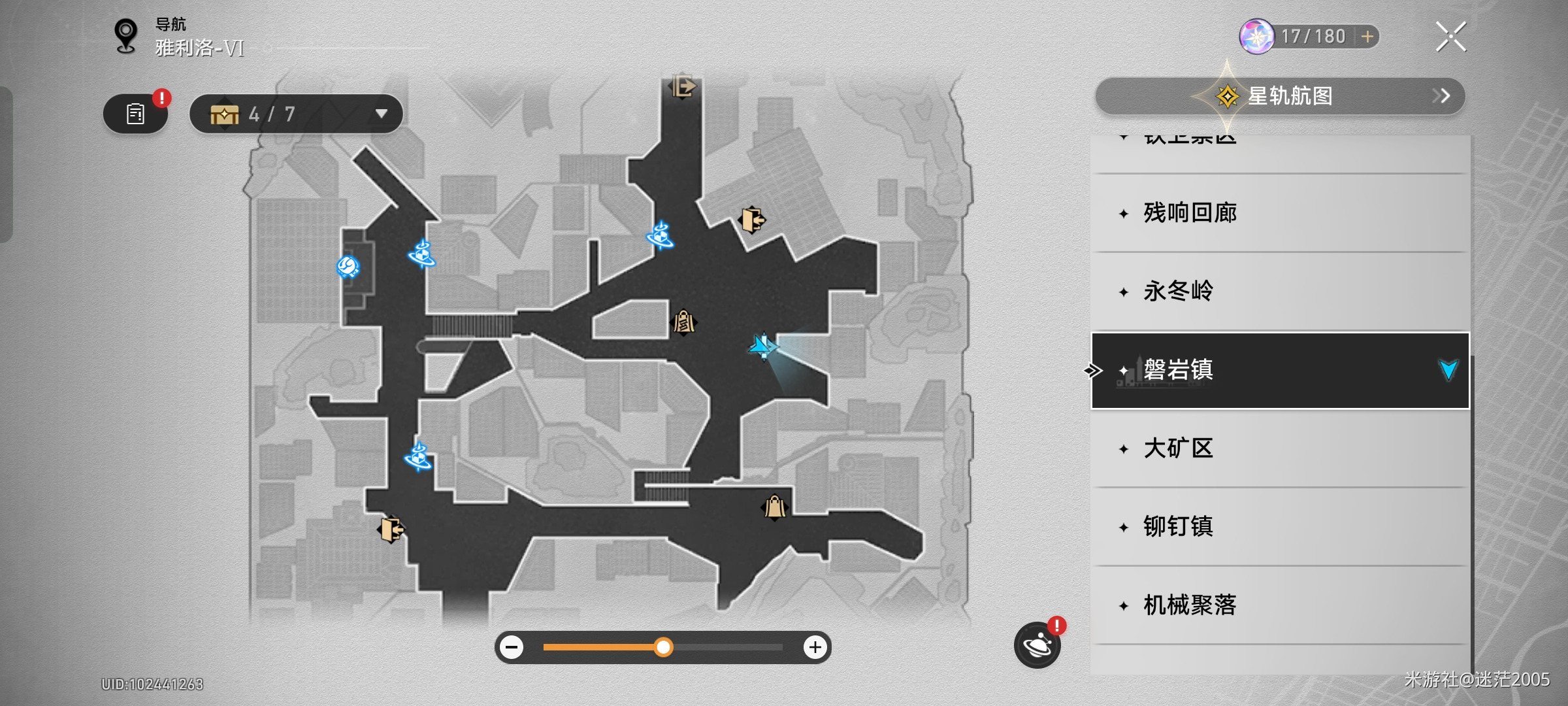Open the planet icon button

(1037, 646)
